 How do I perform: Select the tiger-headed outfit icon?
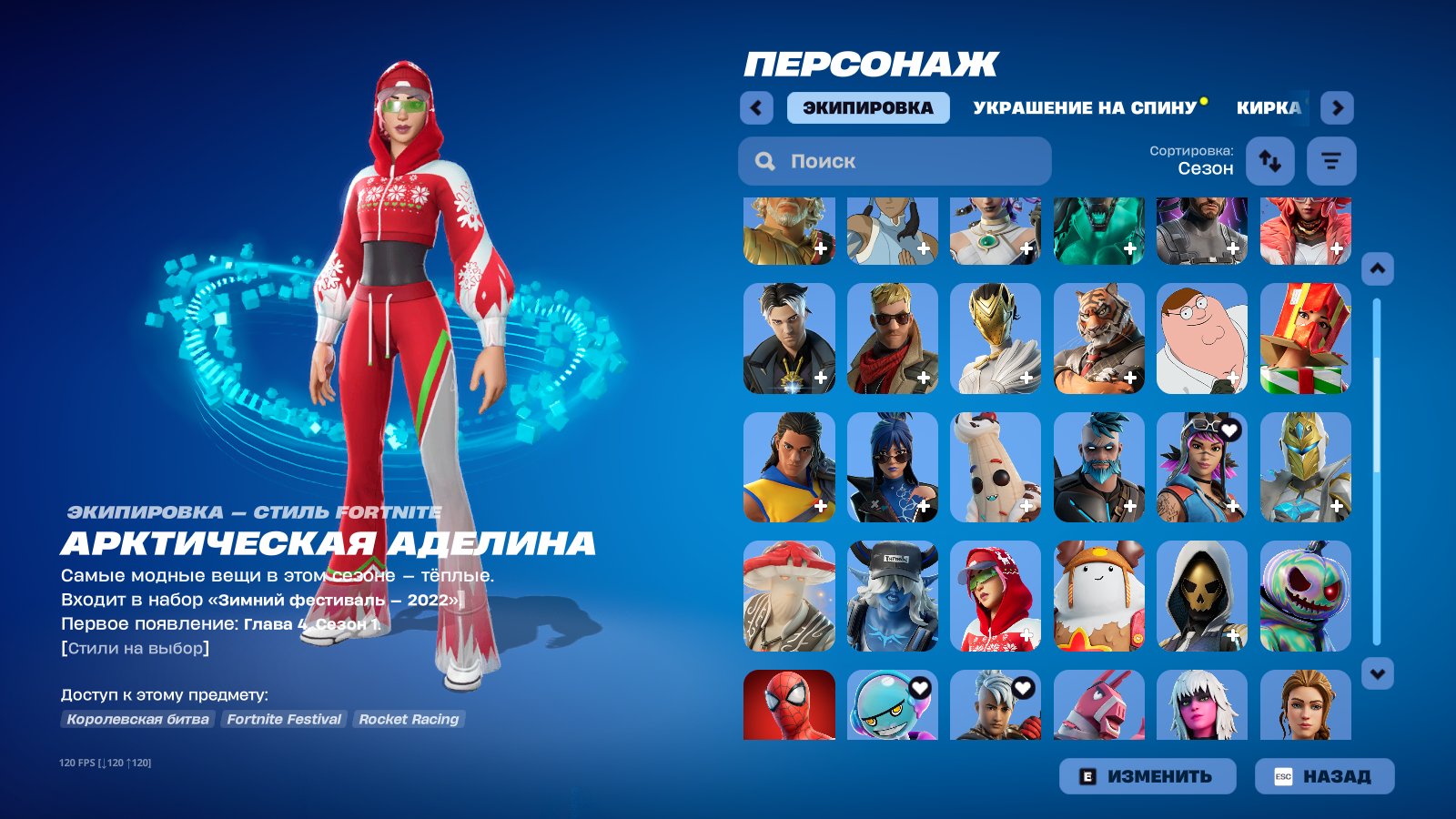click(1097, 338)
